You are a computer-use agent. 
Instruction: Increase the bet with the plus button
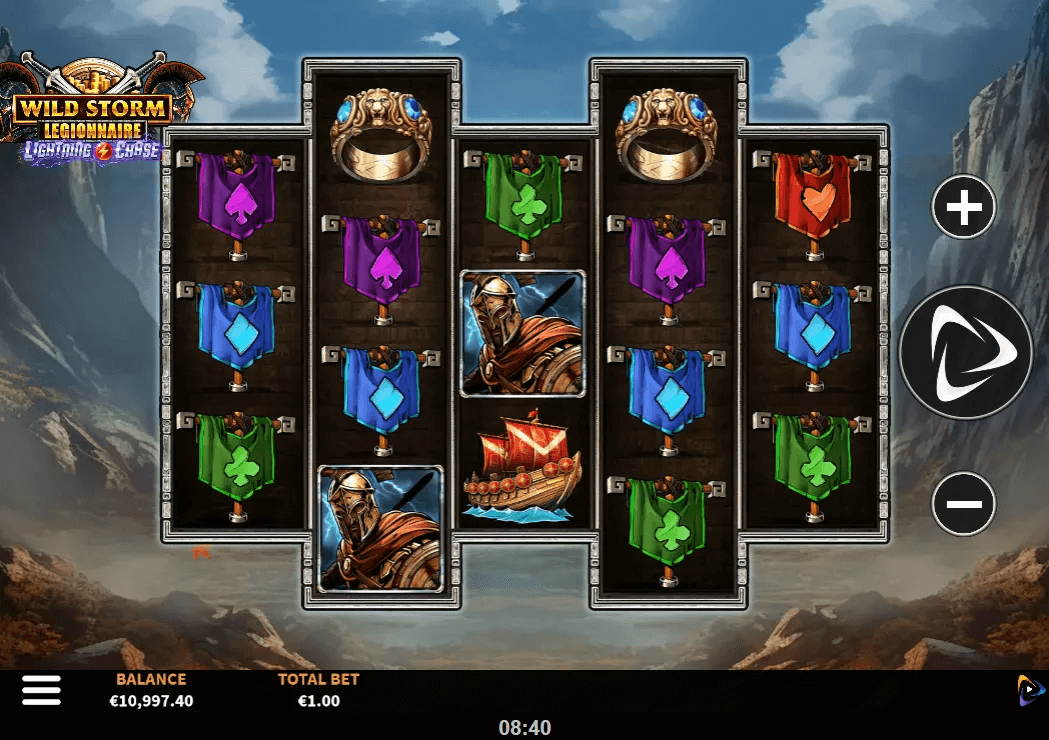coord(963,208)
